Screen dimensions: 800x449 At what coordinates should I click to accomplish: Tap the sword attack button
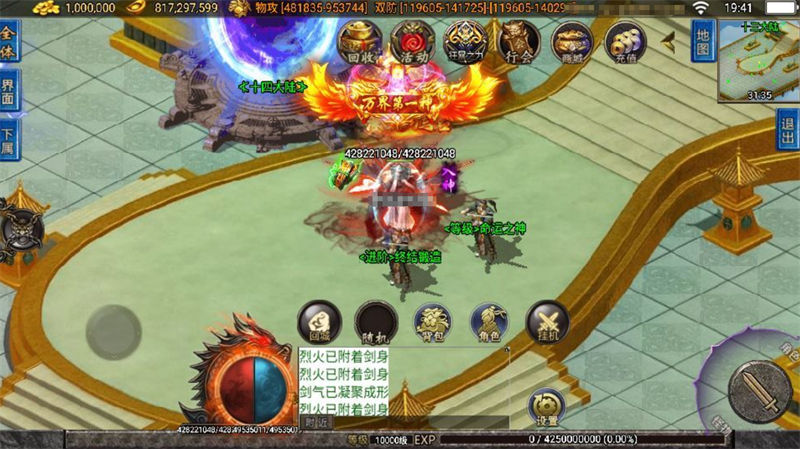click(x=759, y=390)
